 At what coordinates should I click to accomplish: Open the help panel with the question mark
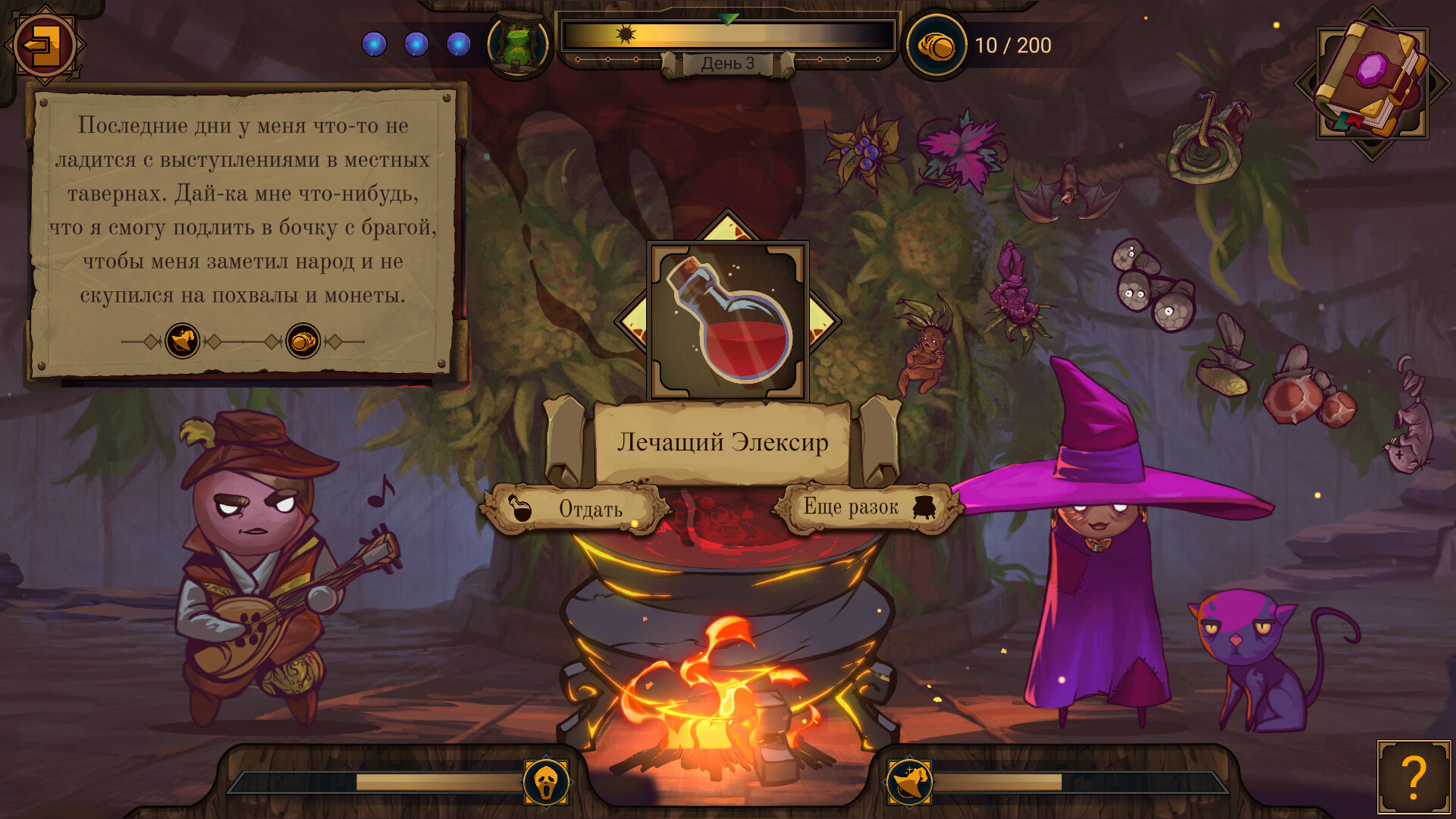(x=1412, y=775)
